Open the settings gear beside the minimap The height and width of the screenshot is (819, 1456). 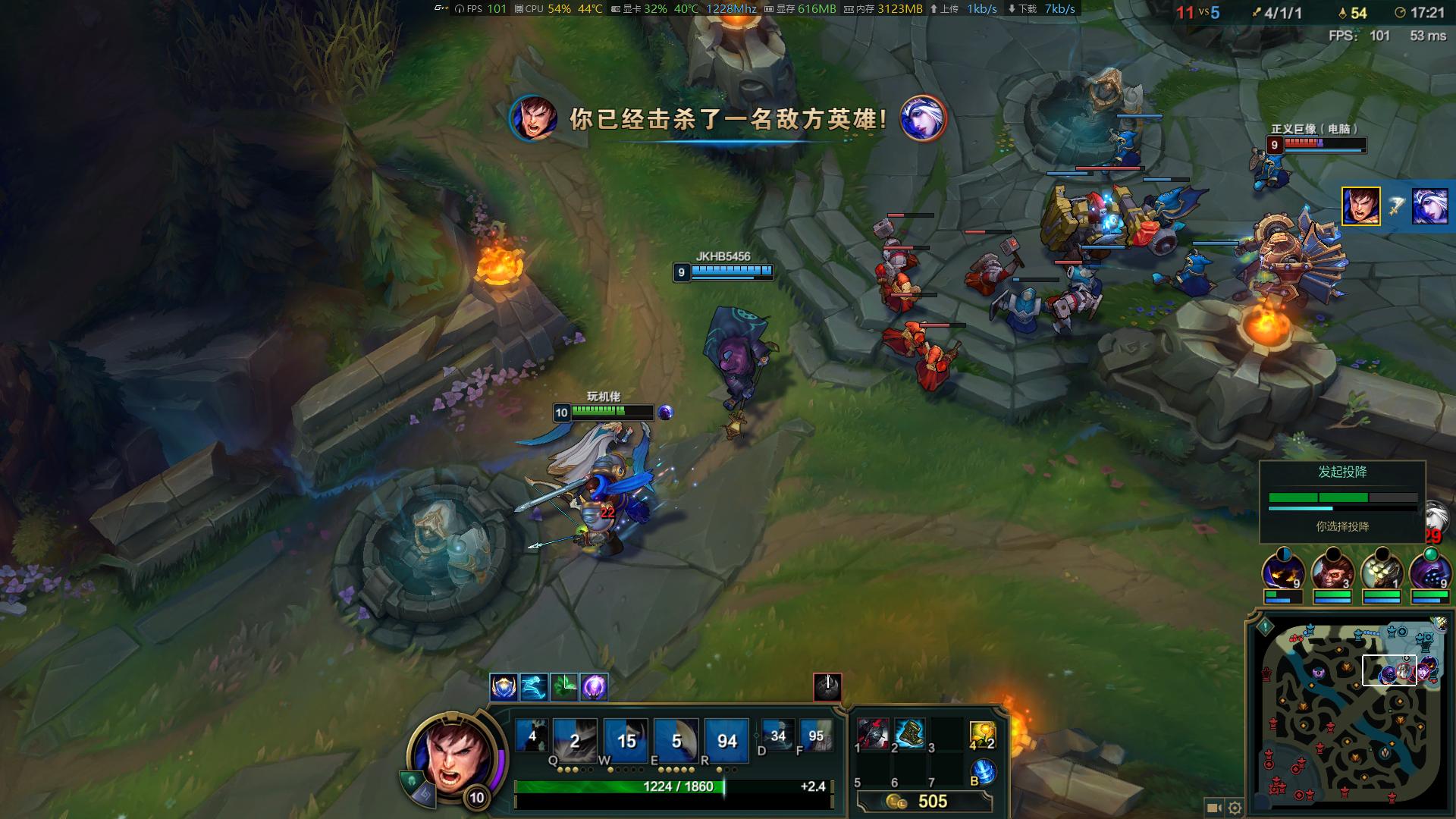[1235, 808]
